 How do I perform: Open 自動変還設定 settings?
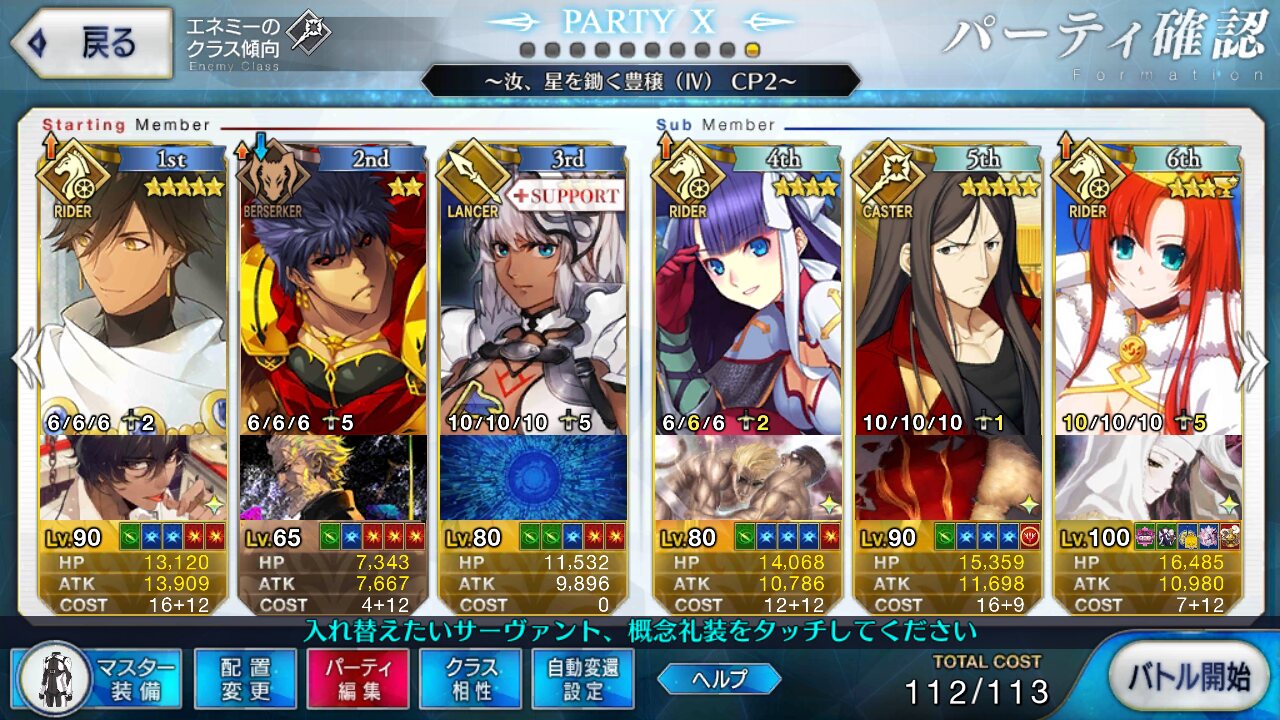(583, 679)
